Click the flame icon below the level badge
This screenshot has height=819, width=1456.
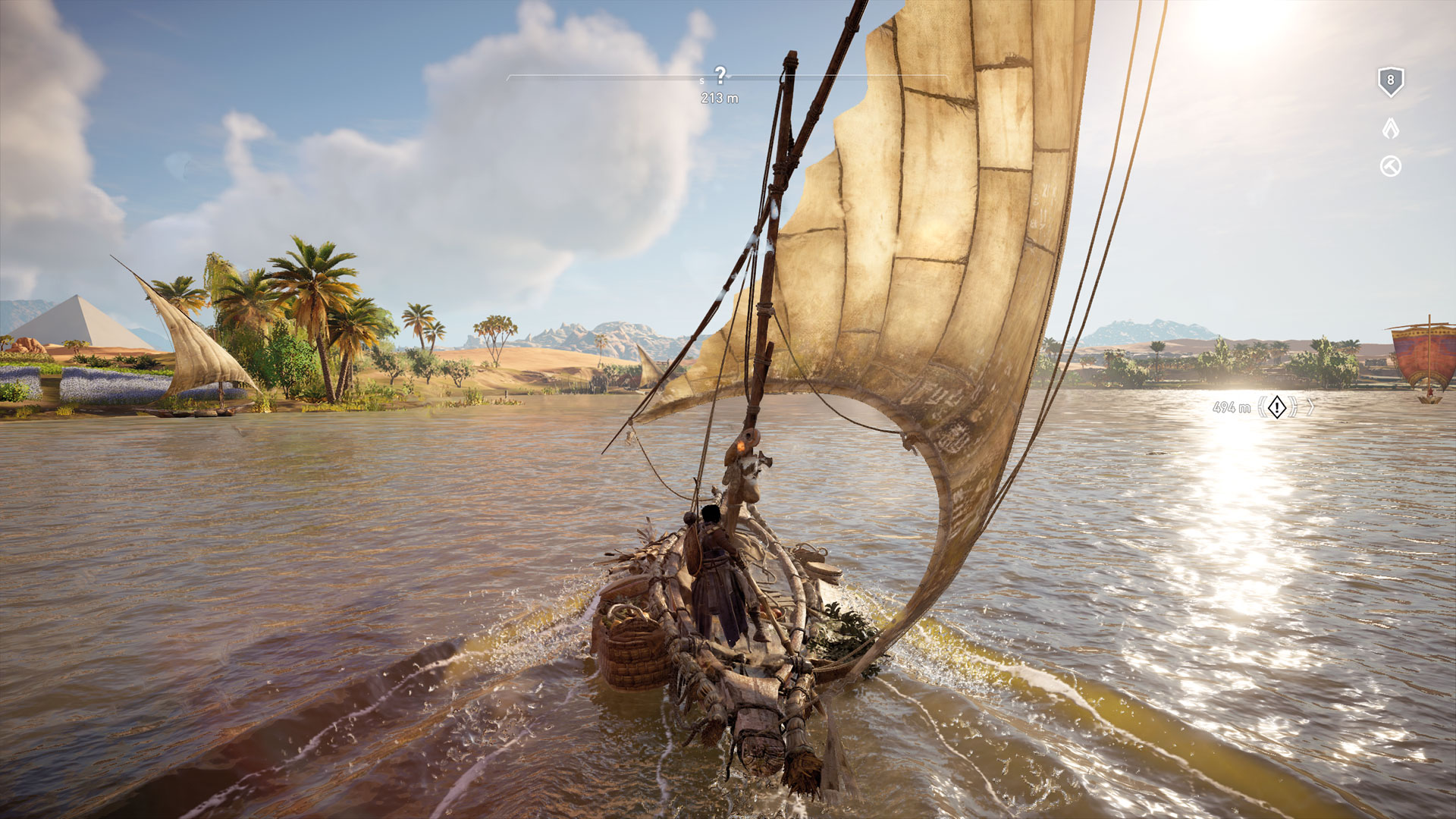[1390, 128]
